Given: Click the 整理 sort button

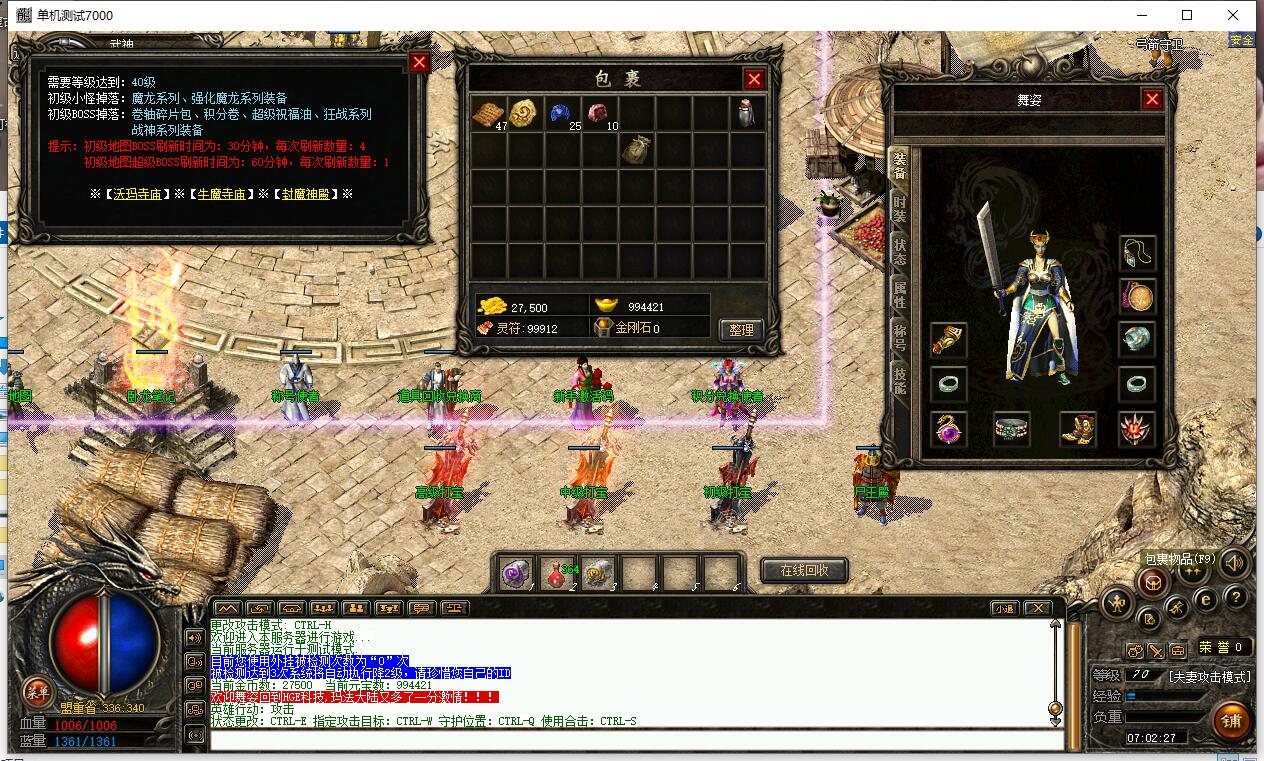Looking at the screenshot, I should 741,329.
